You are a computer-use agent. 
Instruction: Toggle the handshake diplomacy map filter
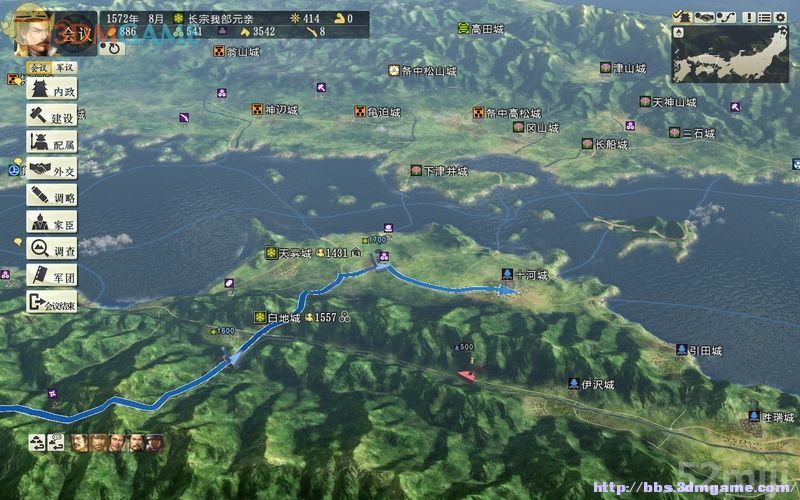(704, 16)
